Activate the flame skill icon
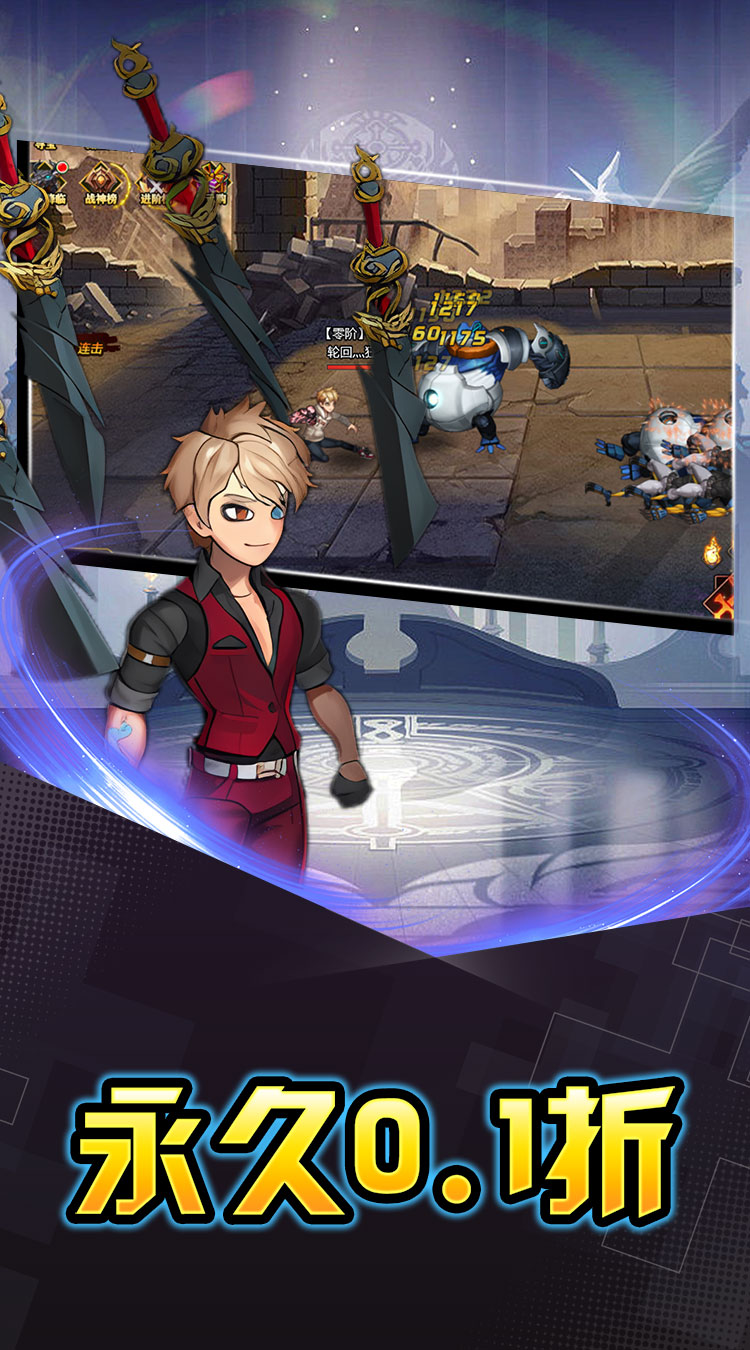The image size is (750, 1350). [x=712, y=549]
